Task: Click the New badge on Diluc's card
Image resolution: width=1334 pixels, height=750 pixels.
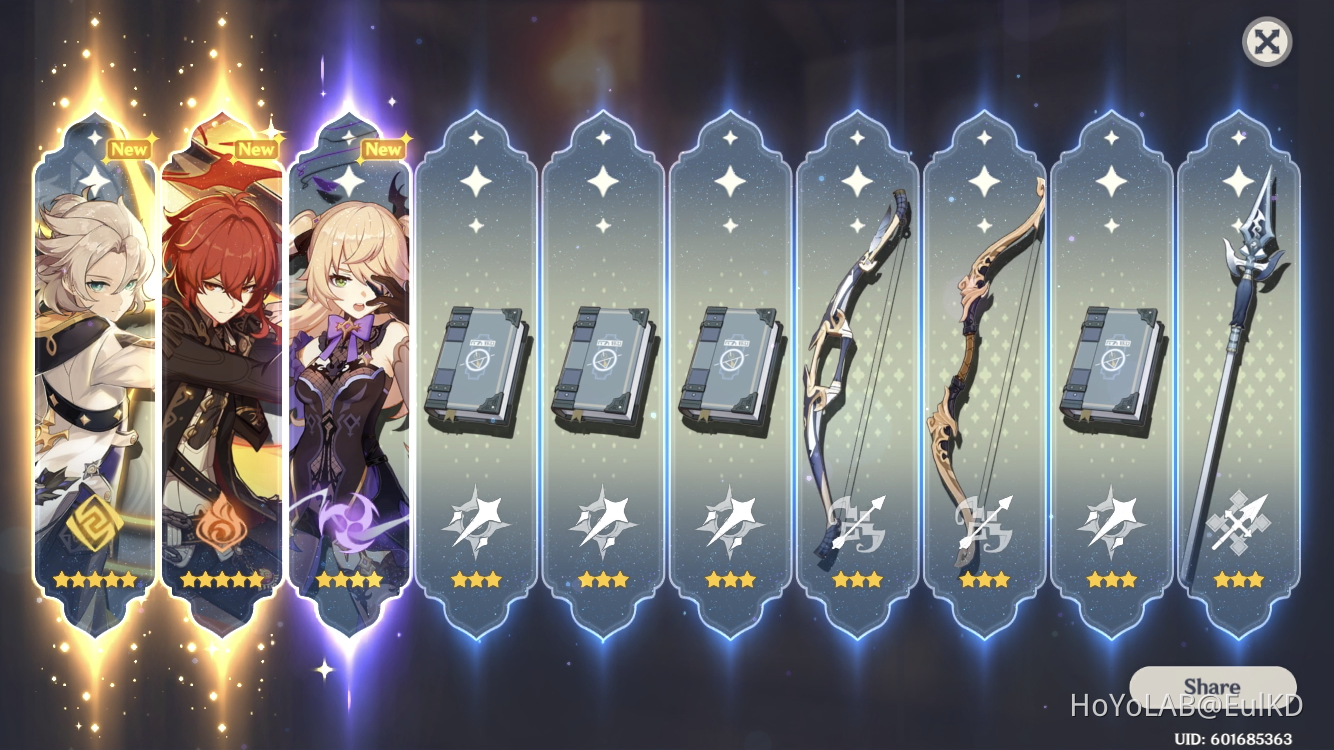Action: pyautogui.click(x=256, y=148)
